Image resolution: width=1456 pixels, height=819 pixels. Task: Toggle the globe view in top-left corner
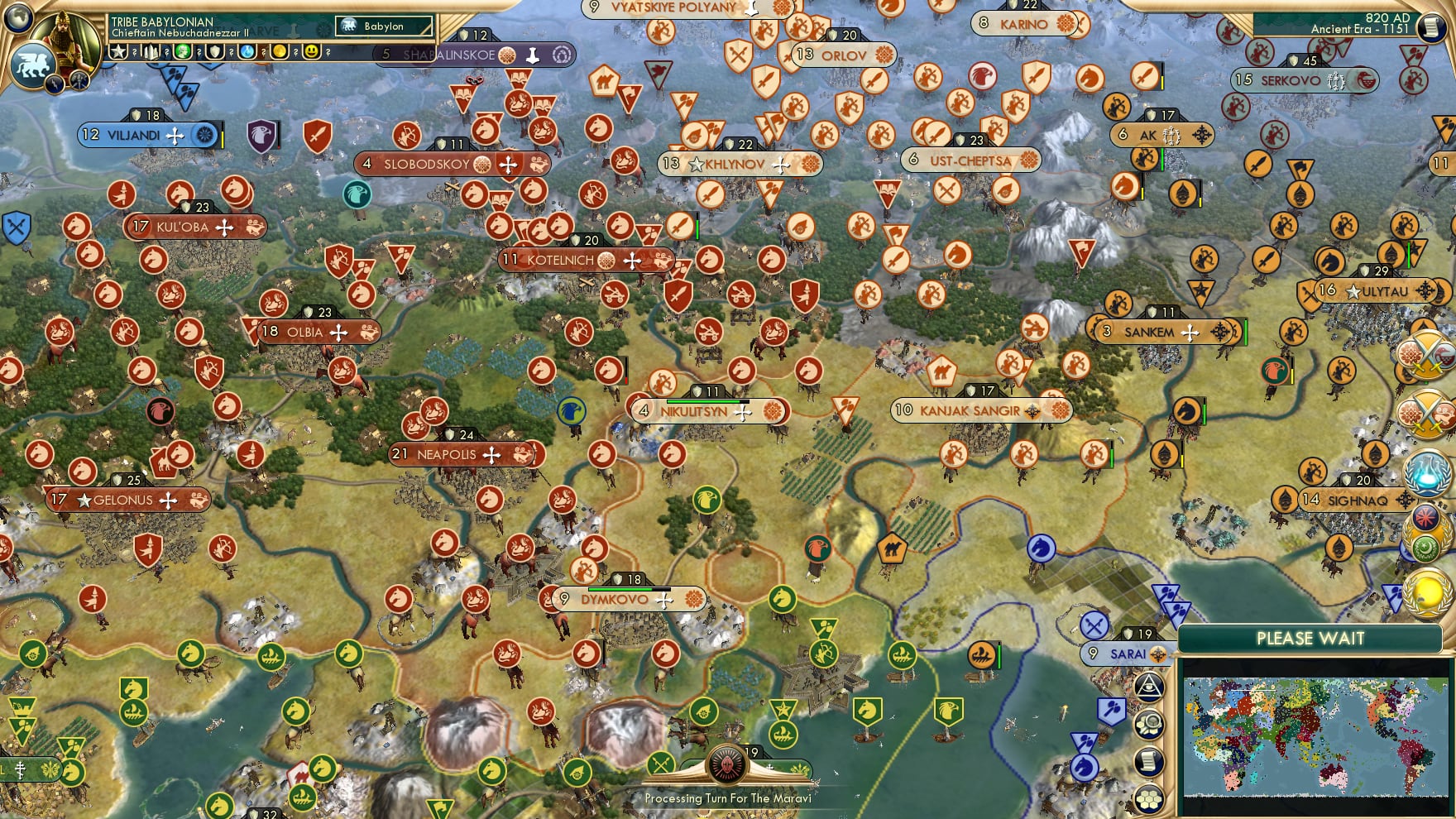pos(17,18)
